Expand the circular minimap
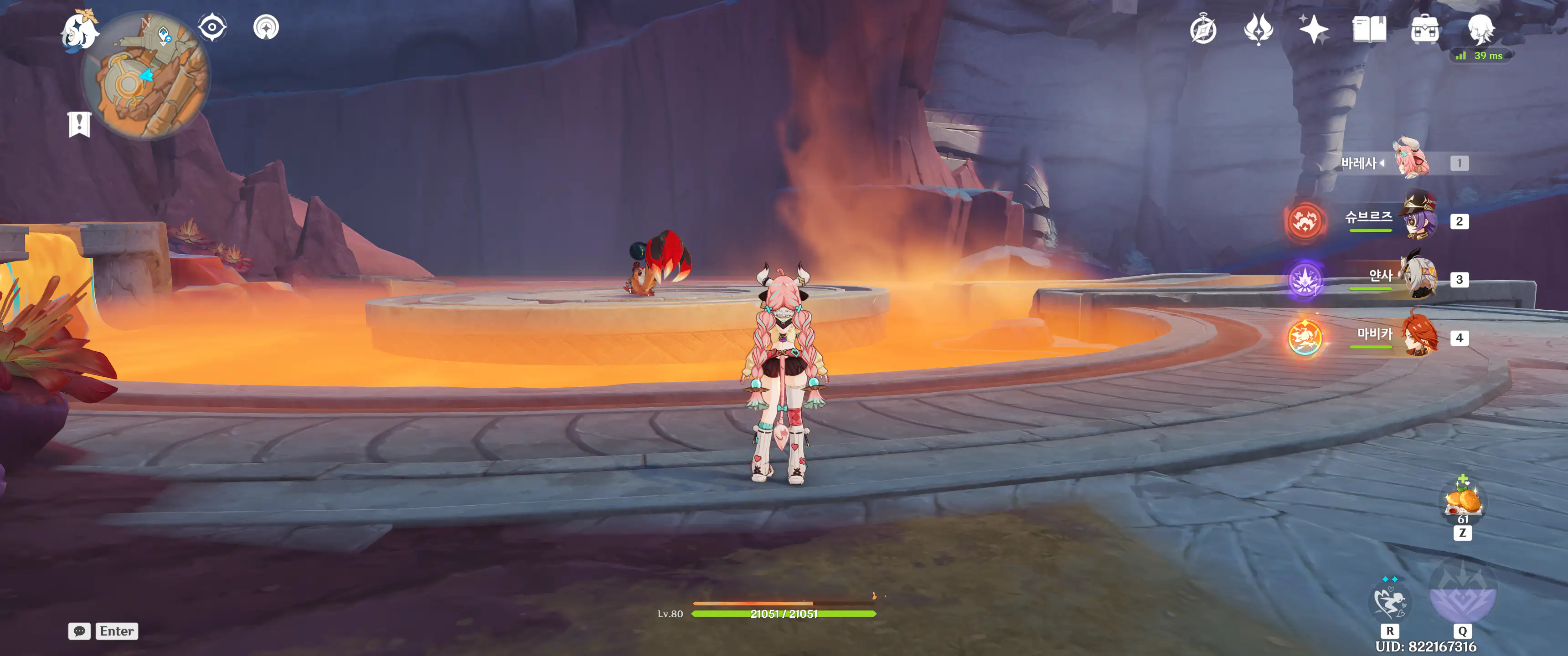1568x656 pixels. coord(146,76)
